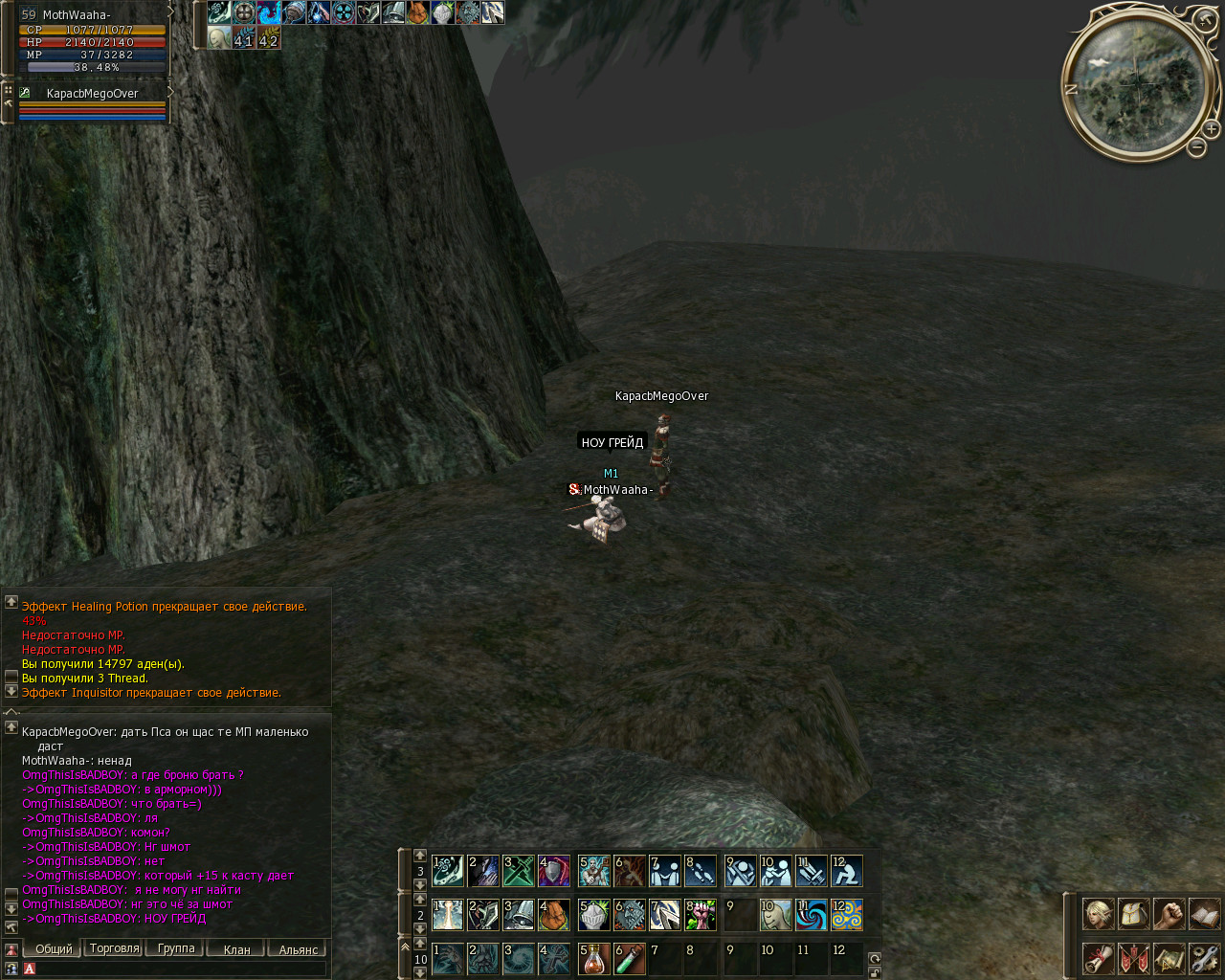Zoom out the minimap with minus button
Viewport: 1225px width, 980px height.
(1196, 147)
